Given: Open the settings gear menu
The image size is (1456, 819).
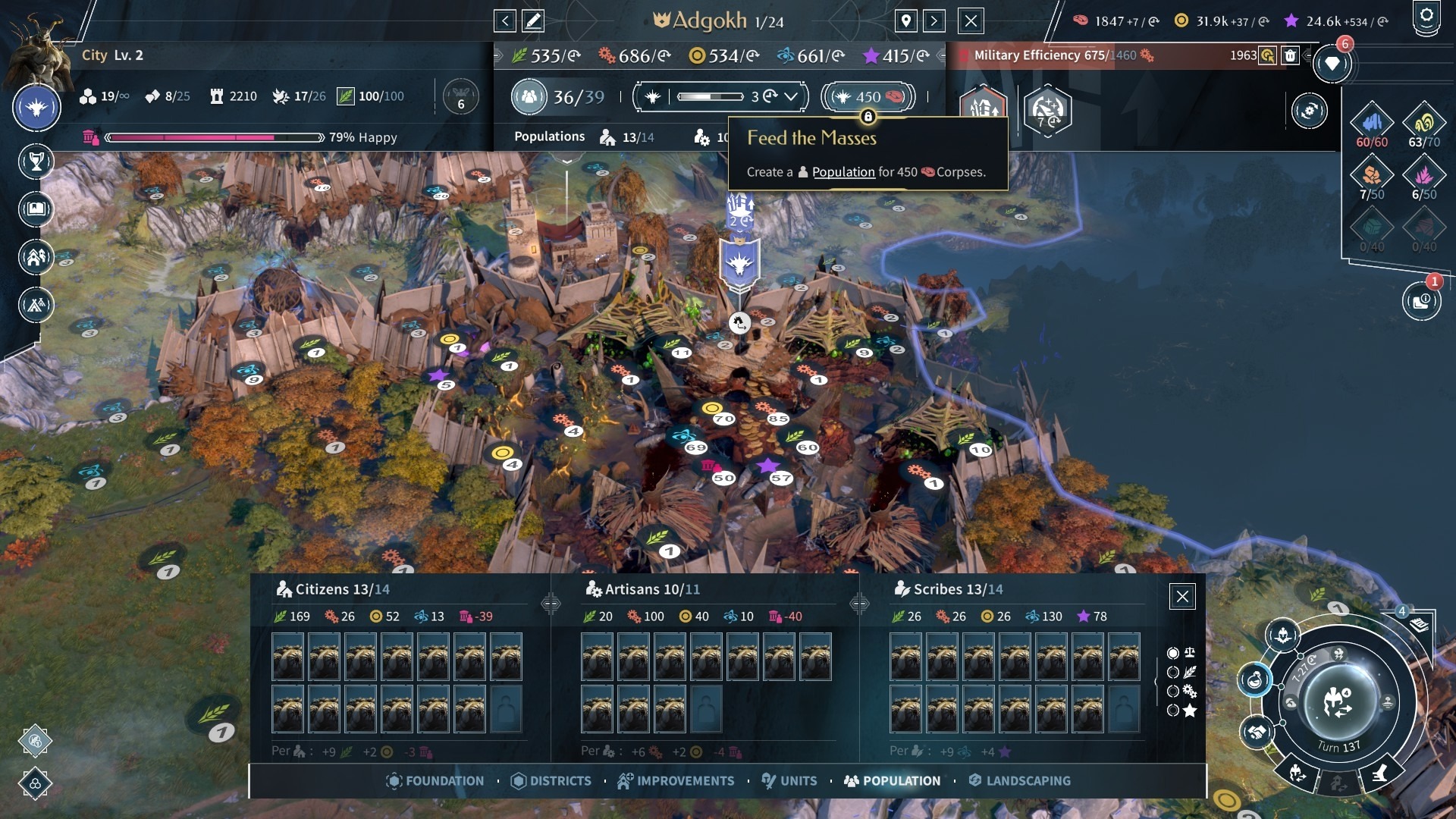Looking at the screenshot, I should (1426, 17).
